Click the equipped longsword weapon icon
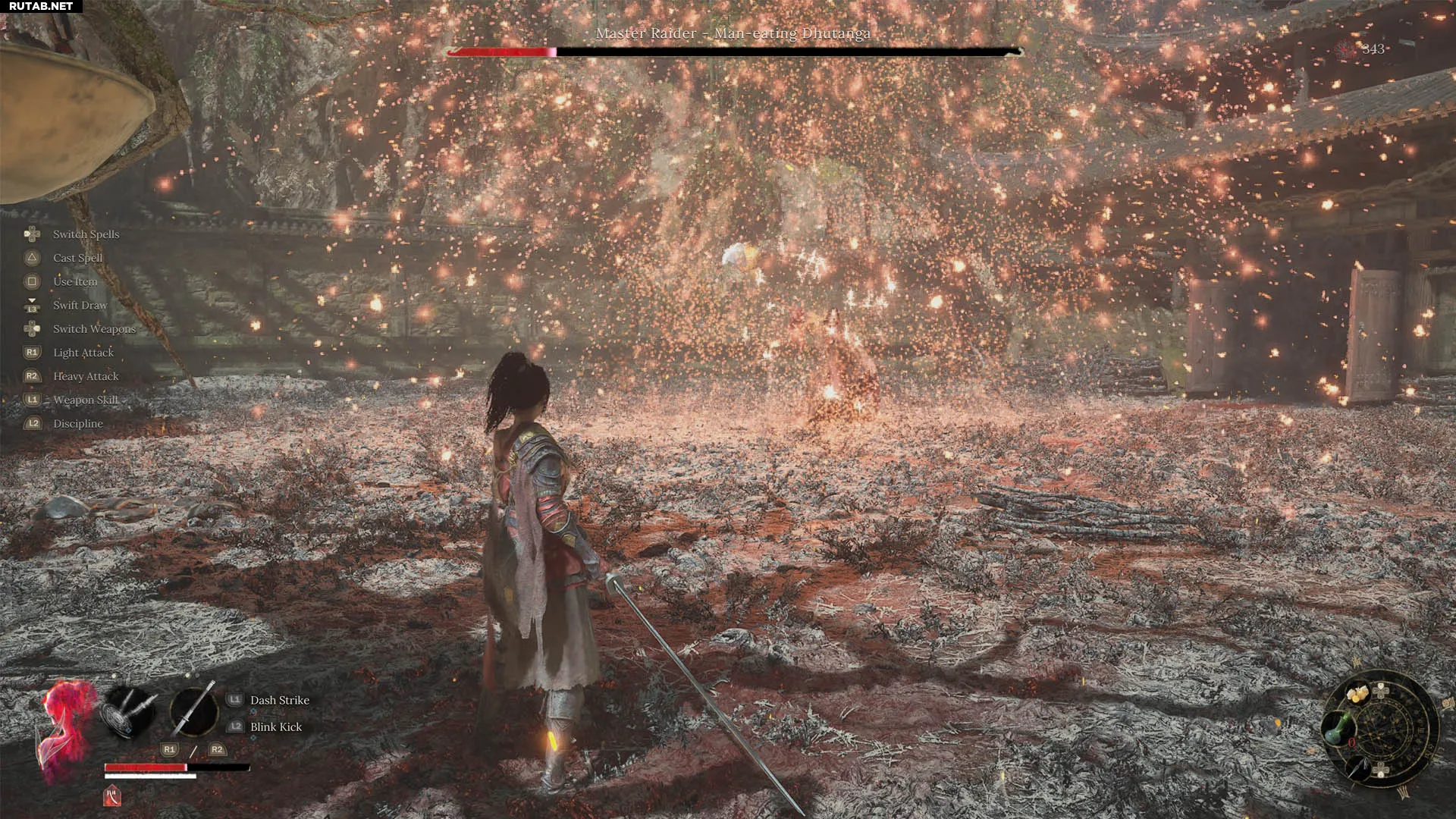The width and height of the screenshot is (1456, 819). tap(193, 711)
